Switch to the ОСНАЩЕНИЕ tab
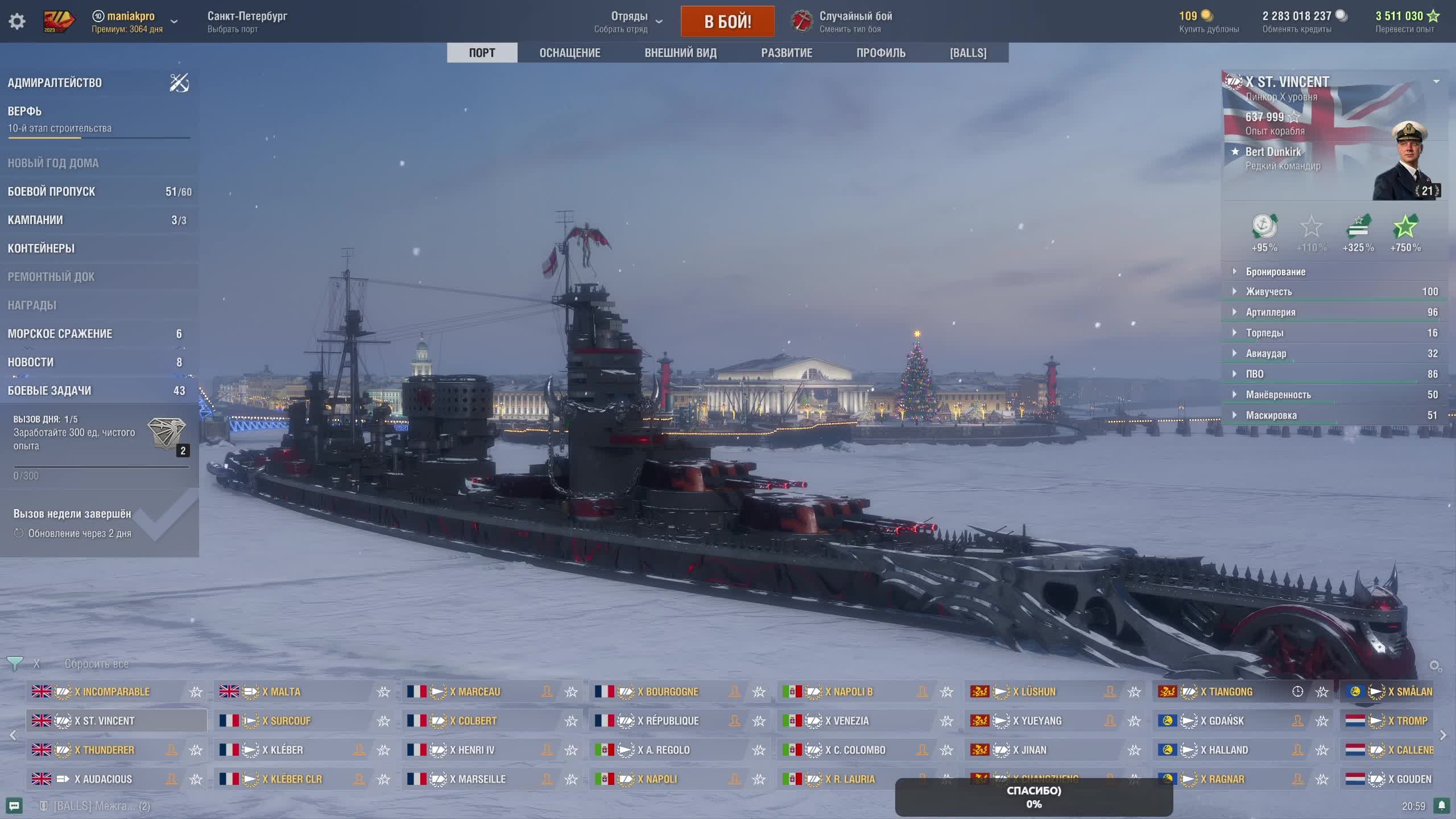Viewport: 1456px width, 819px height. (x=569, y=53)
